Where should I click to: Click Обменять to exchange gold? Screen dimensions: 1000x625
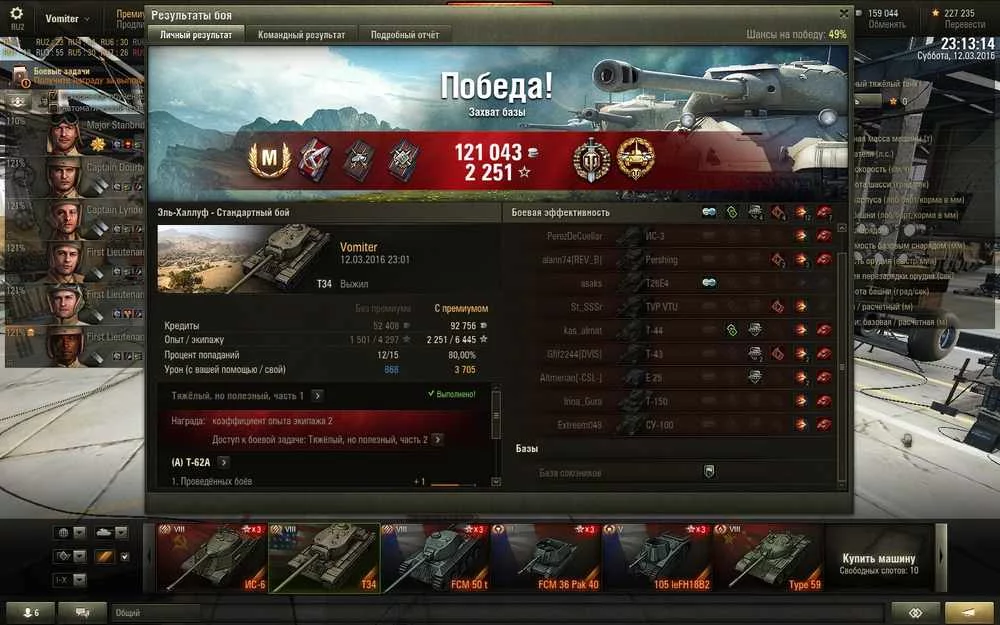pos(886,25)
